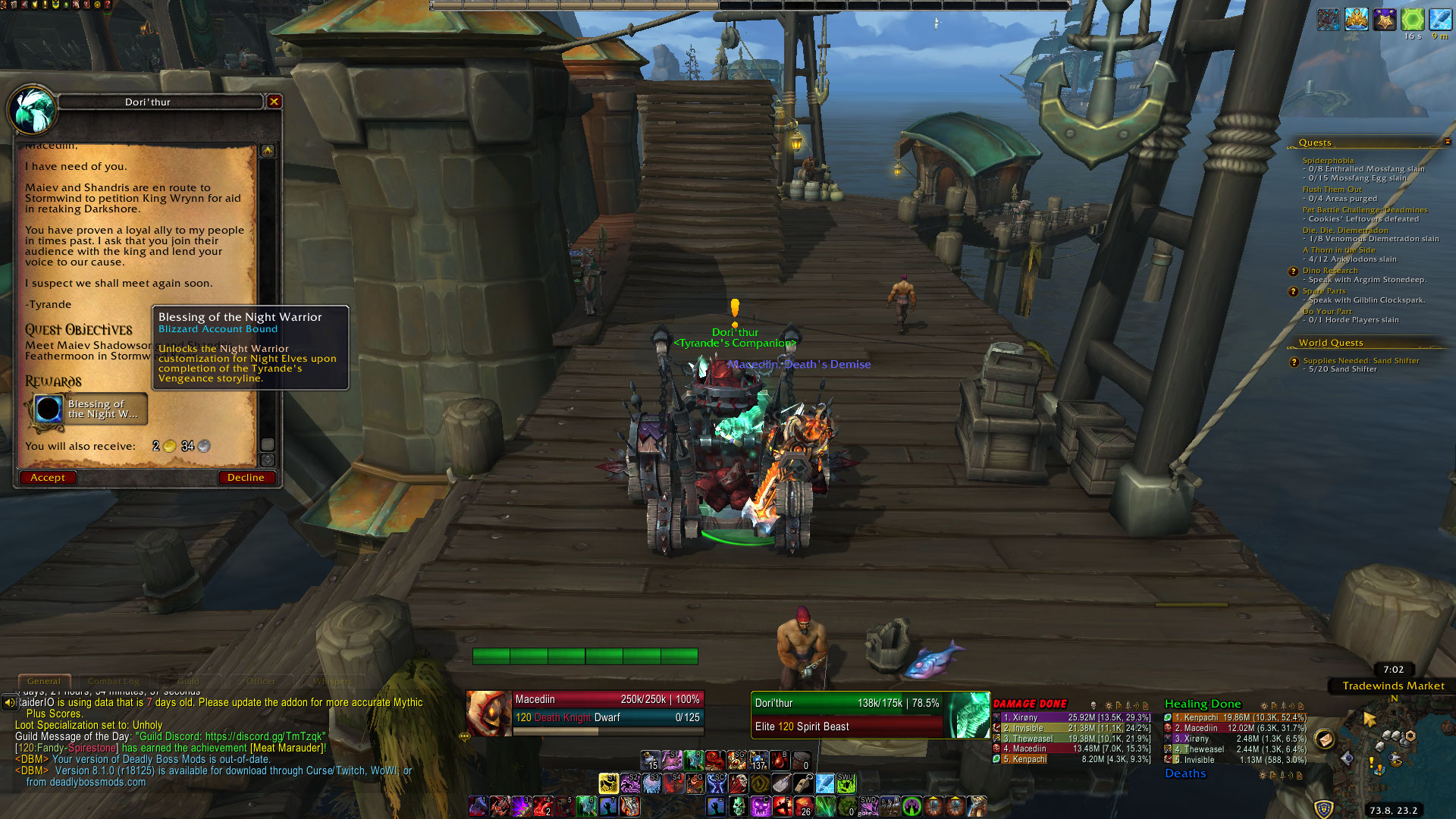This screenshot has height=819, width=1456.
Task: Open the Deaths meter panel
Action: click(x=1185, y=773)
